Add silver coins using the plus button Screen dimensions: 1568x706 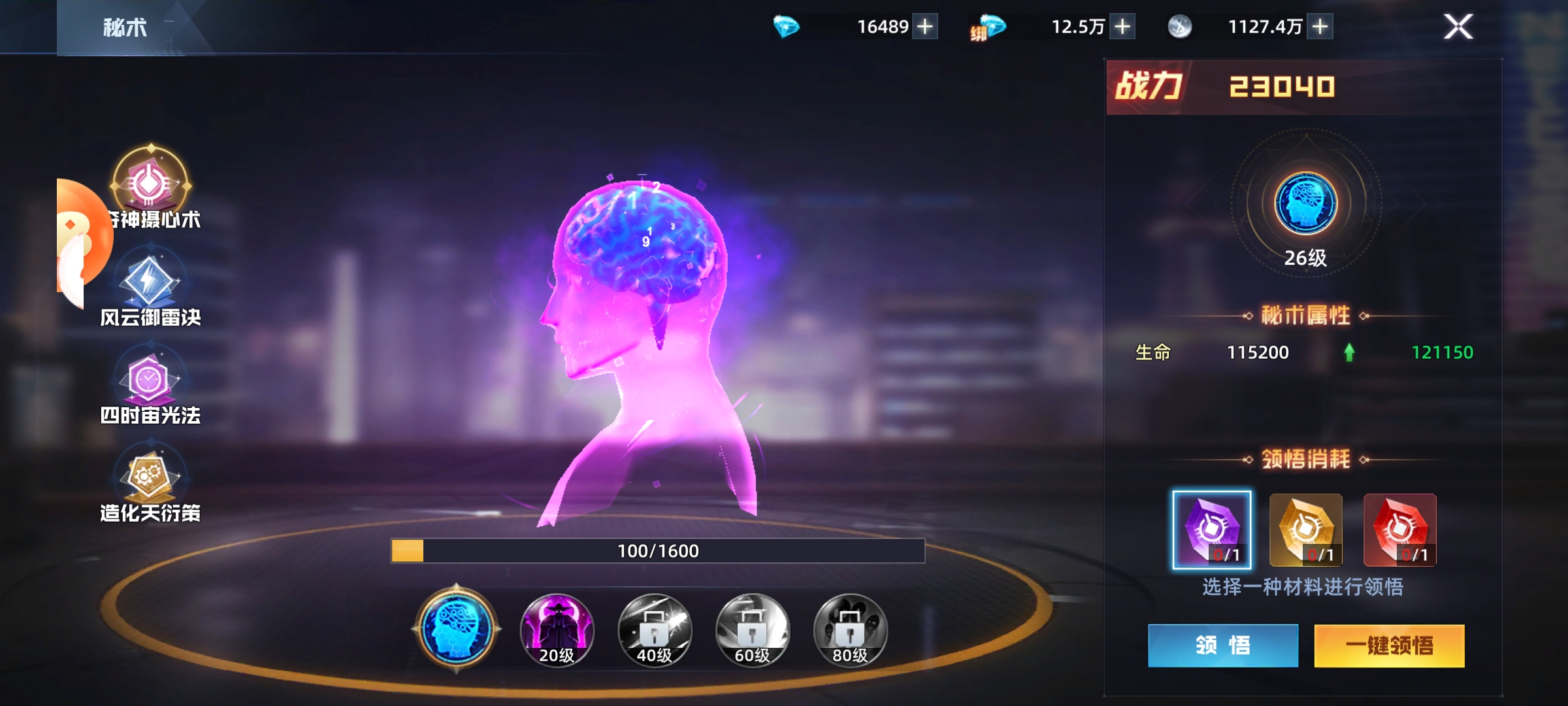[x=1320, y=27]
